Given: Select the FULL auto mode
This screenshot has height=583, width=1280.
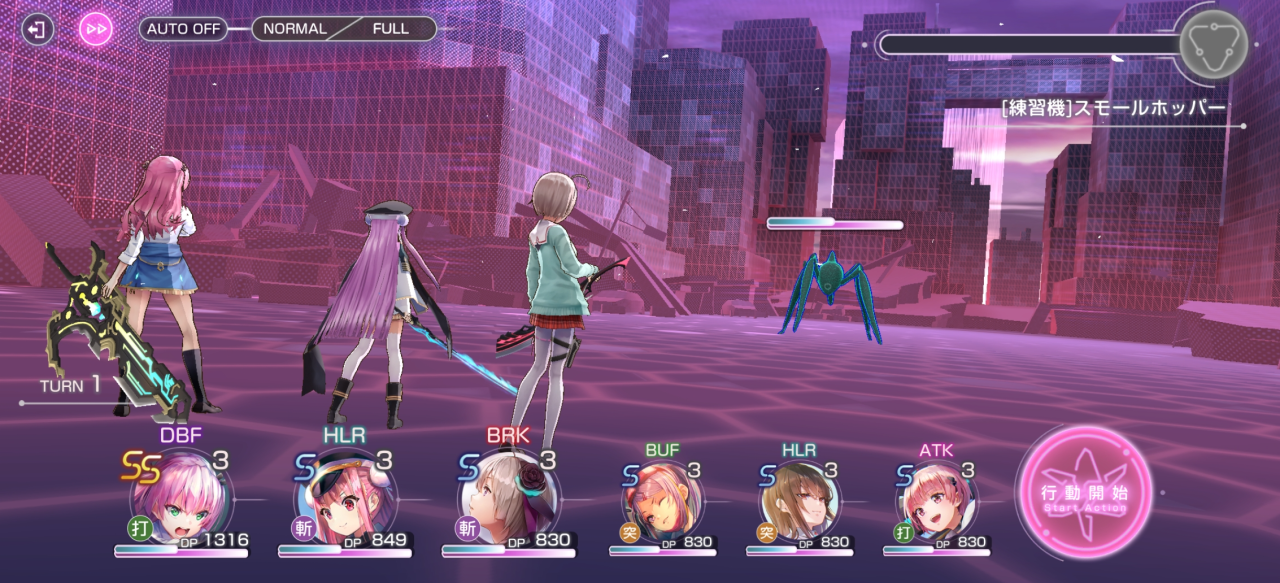Looking at the screenshot, I should (x=390, y=29).
